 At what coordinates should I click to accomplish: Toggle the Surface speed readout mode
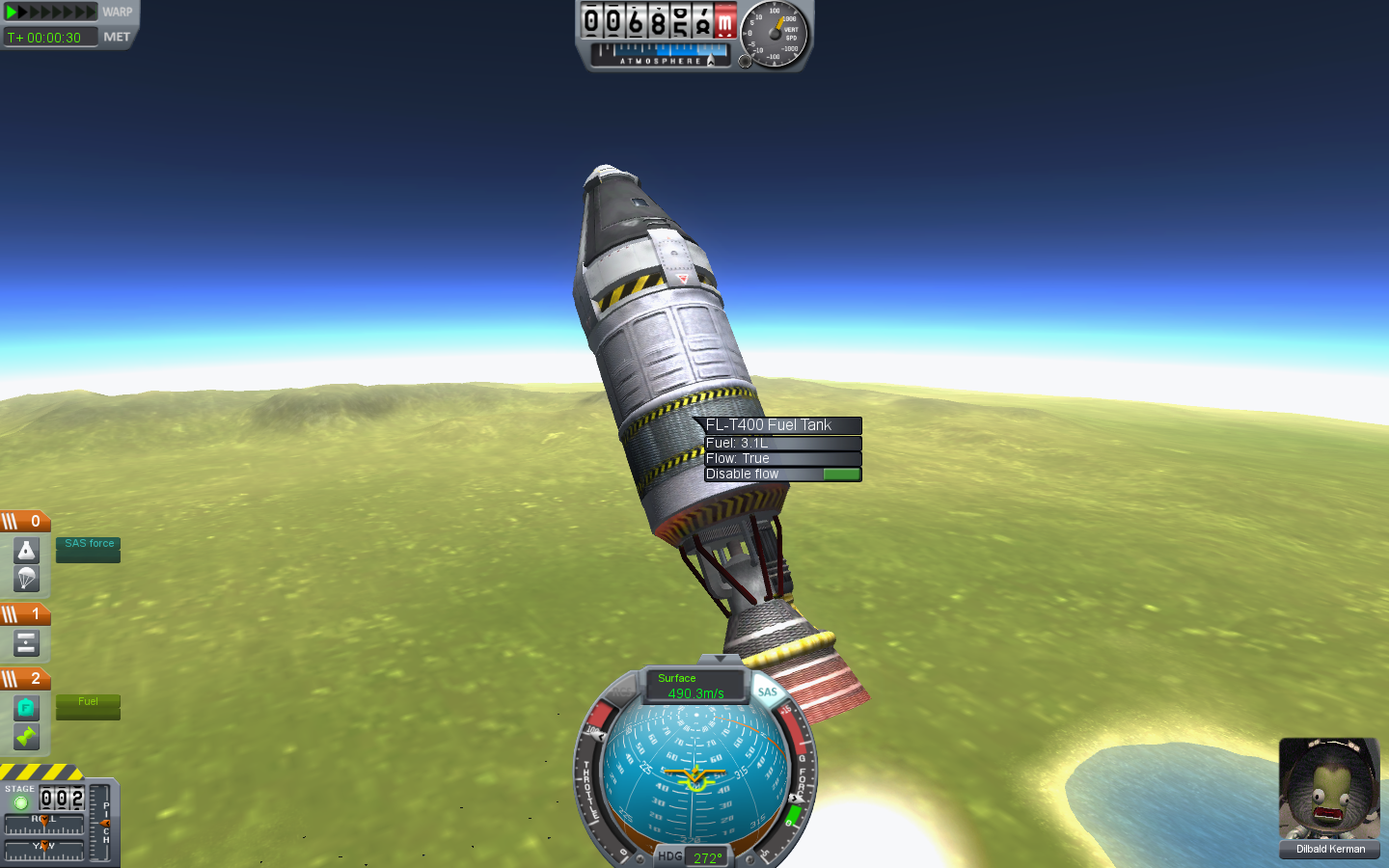[694, 685]
